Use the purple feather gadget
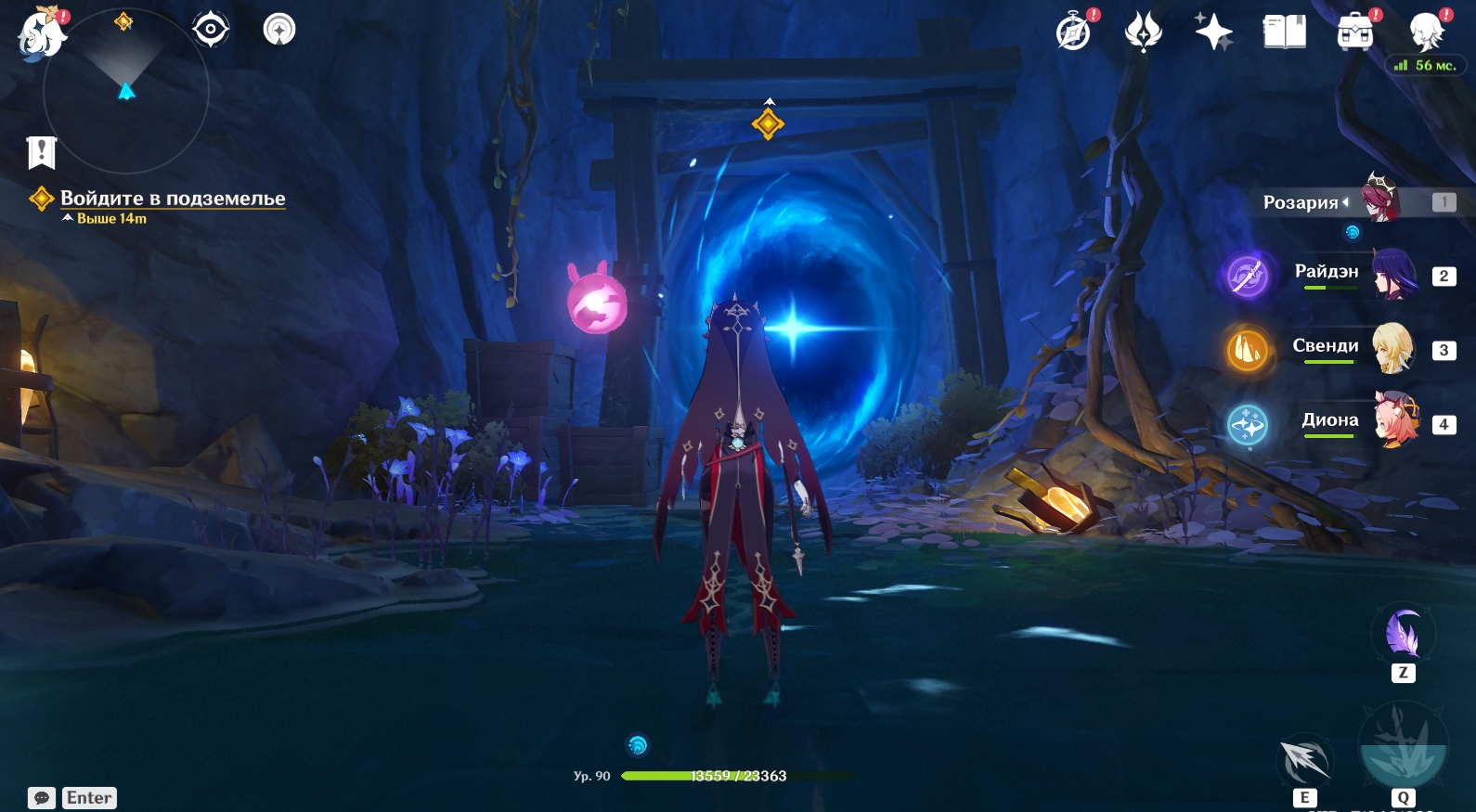The image size is (1476, 812). tap(1403, 635)
